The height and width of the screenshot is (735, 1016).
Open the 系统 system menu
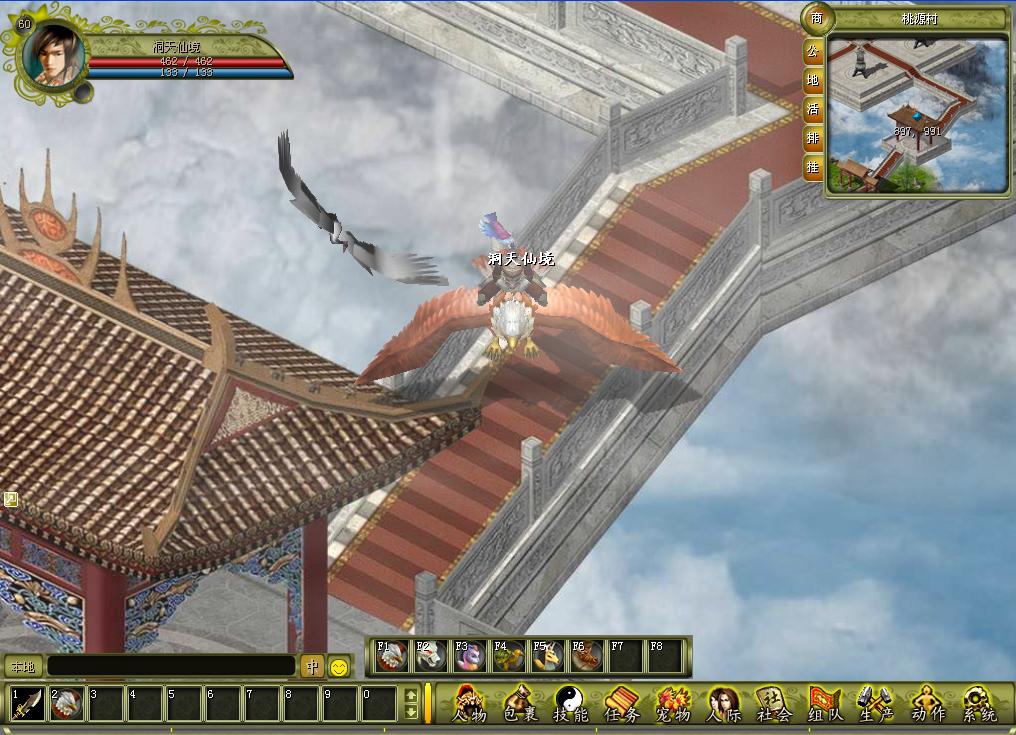point(979,703)
